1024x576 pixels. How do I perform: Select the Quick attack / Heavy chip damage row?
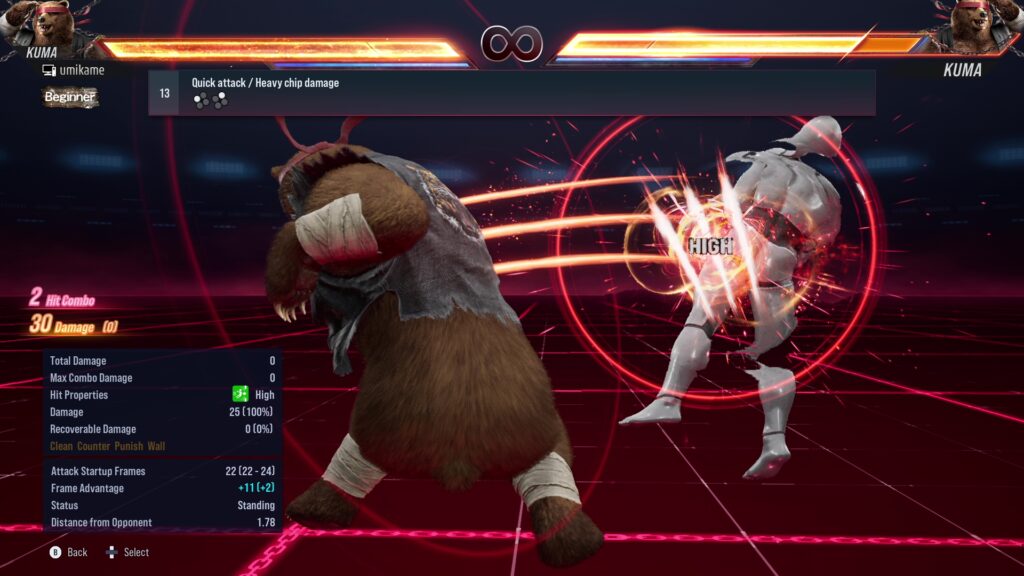(x=511, y=93)
